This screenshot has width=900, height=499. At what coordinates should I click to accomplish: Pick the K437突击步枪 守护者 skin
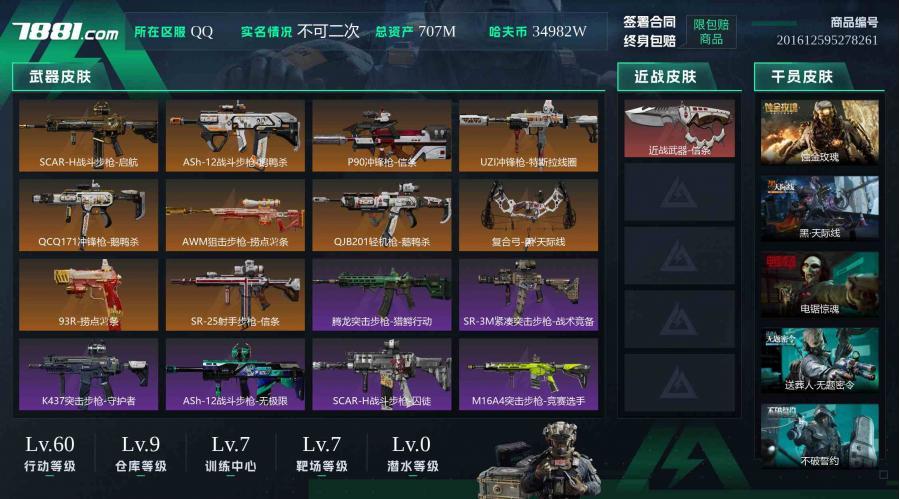(x=88, y=373)
